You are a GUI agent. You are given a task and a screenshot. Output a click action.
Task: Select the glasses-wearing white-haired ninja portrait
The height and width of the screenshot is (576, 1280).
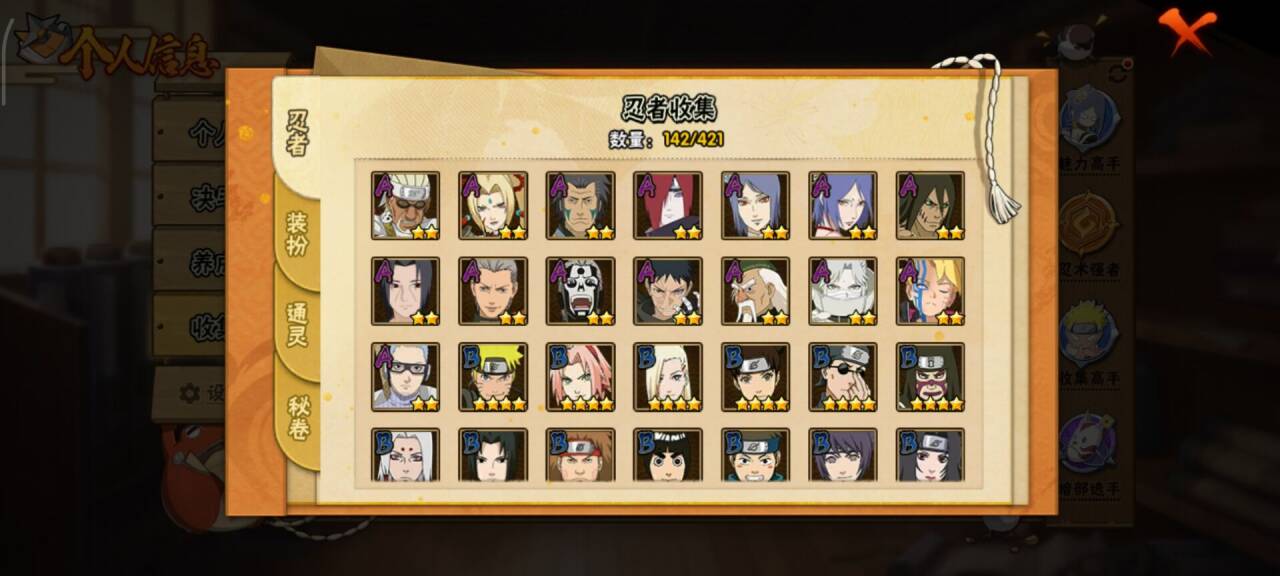point(405,377)
